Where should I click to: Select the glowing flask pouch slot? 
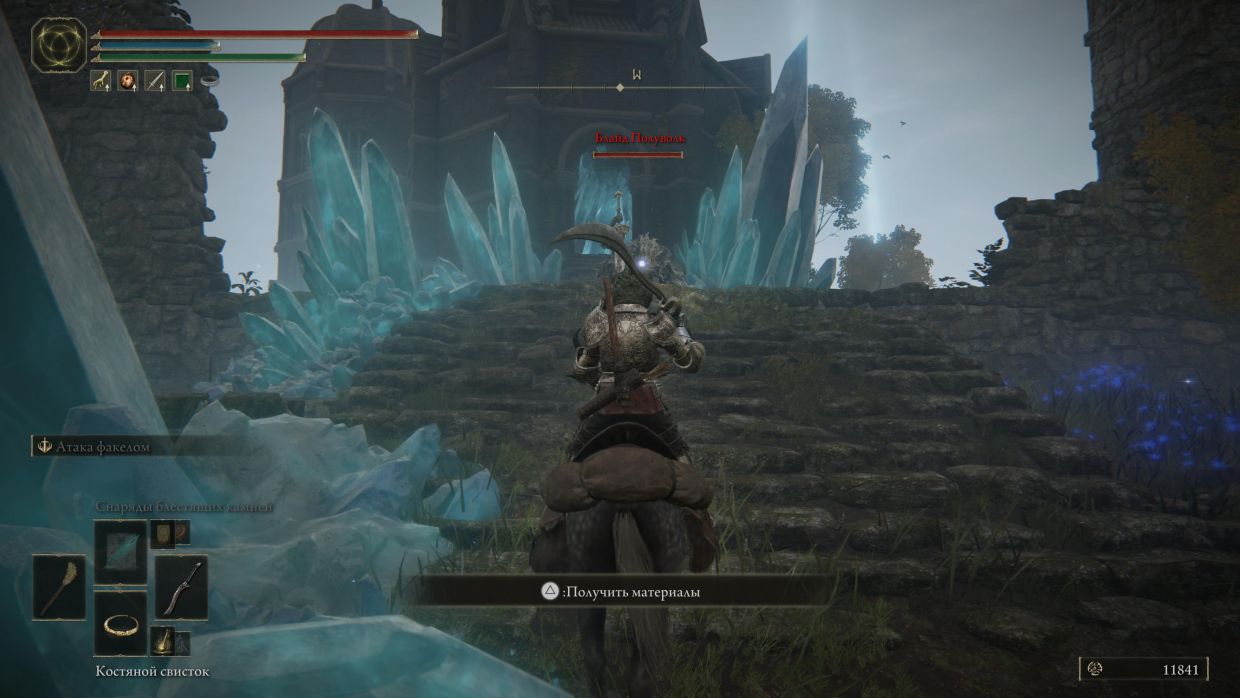(x=161, y=638)
